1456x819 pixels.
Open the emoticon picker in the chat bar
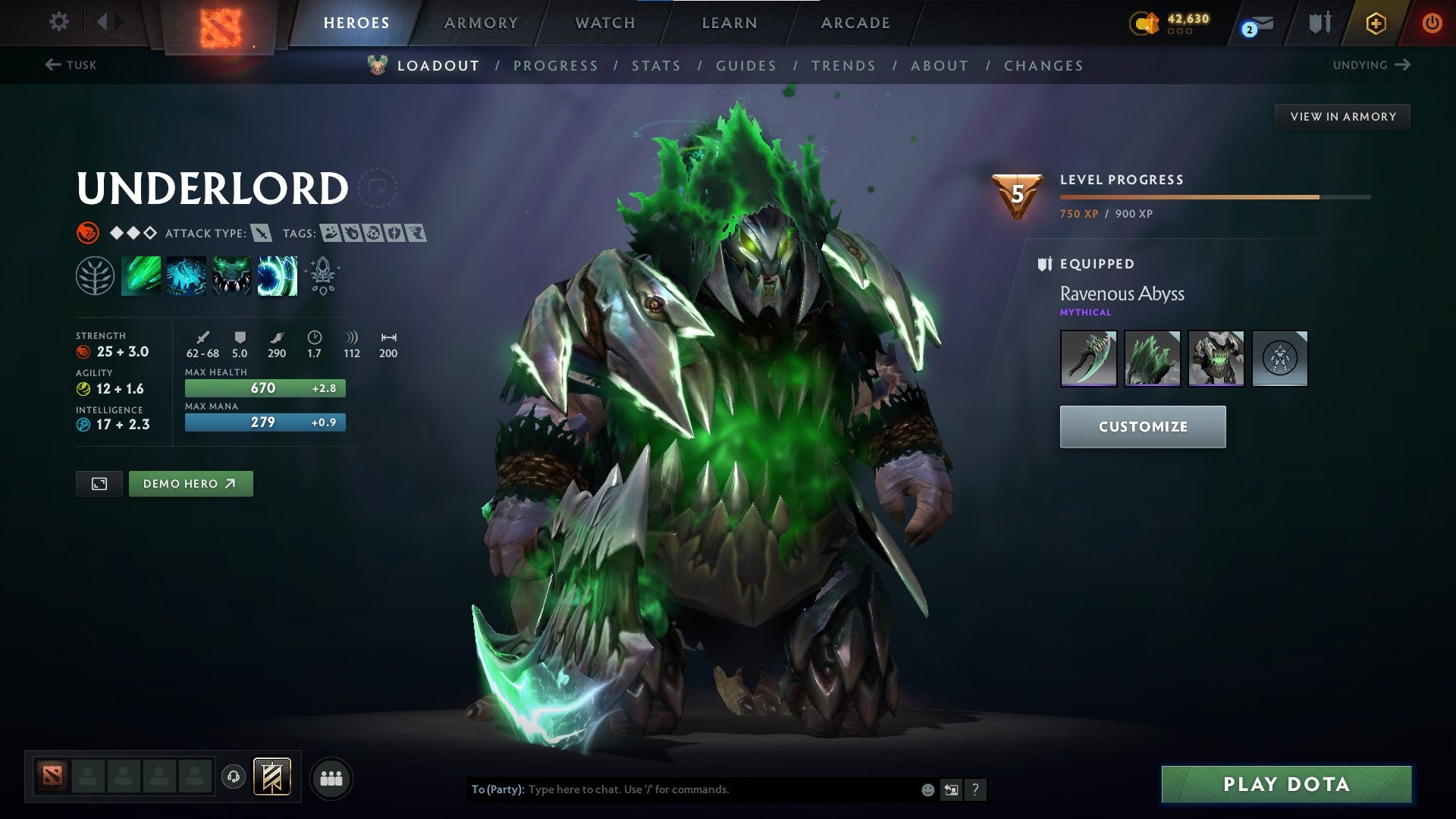click(927, 789)
